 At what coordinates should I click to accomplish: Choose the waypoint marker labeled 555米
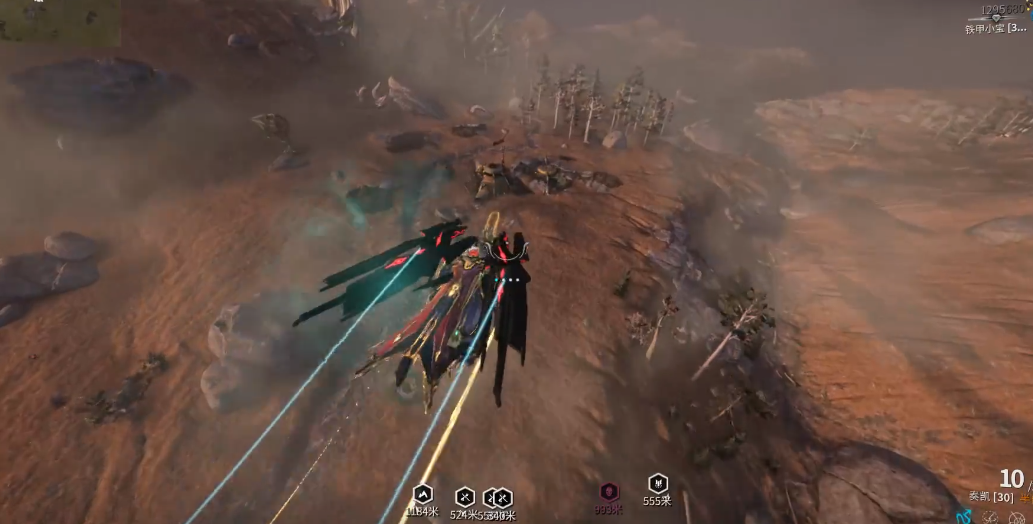coord(657,484)
